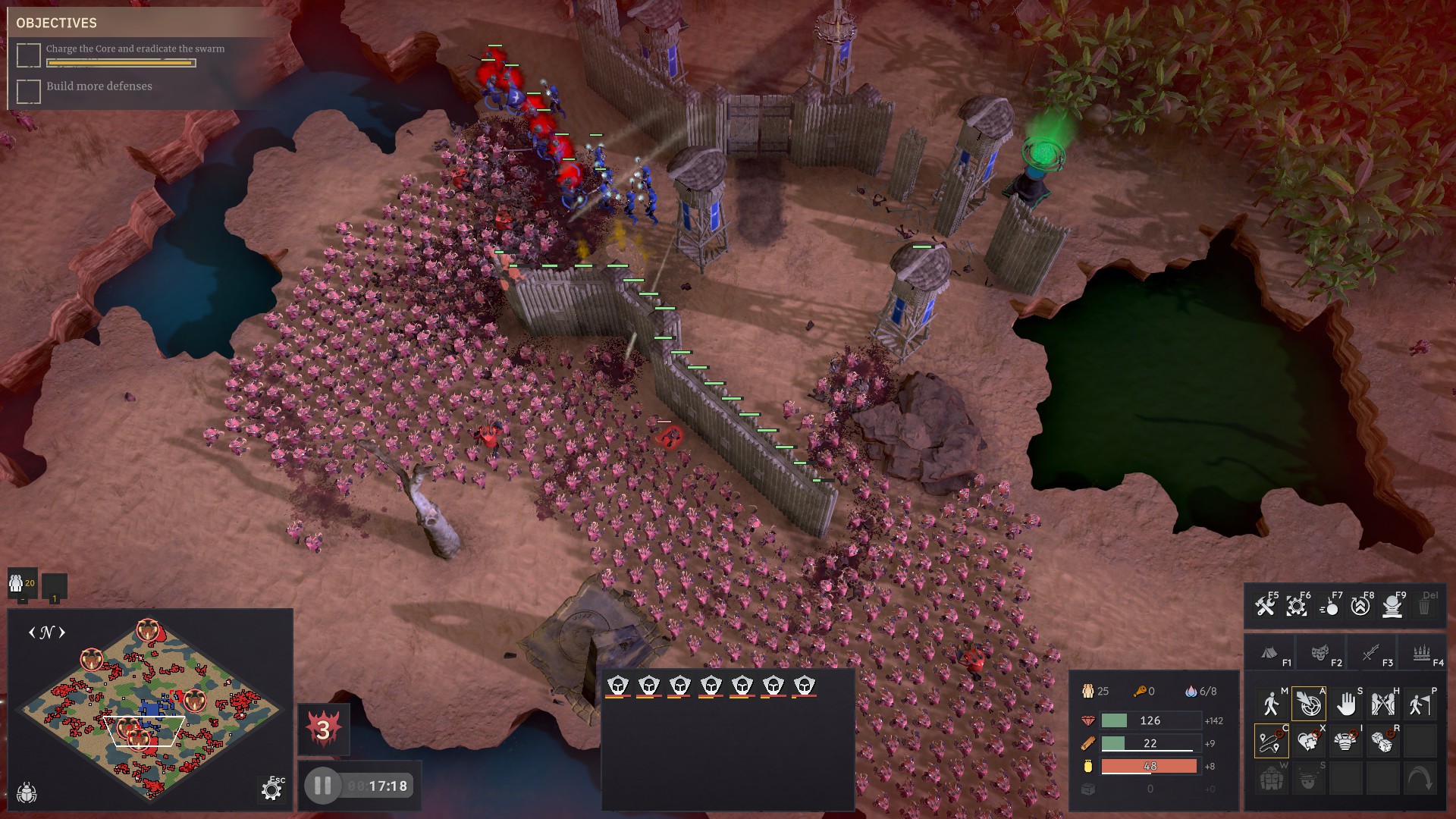Open the orb pedestal menu
Viewport: 1456px width, 819px height.
[x=1393, y=607]
